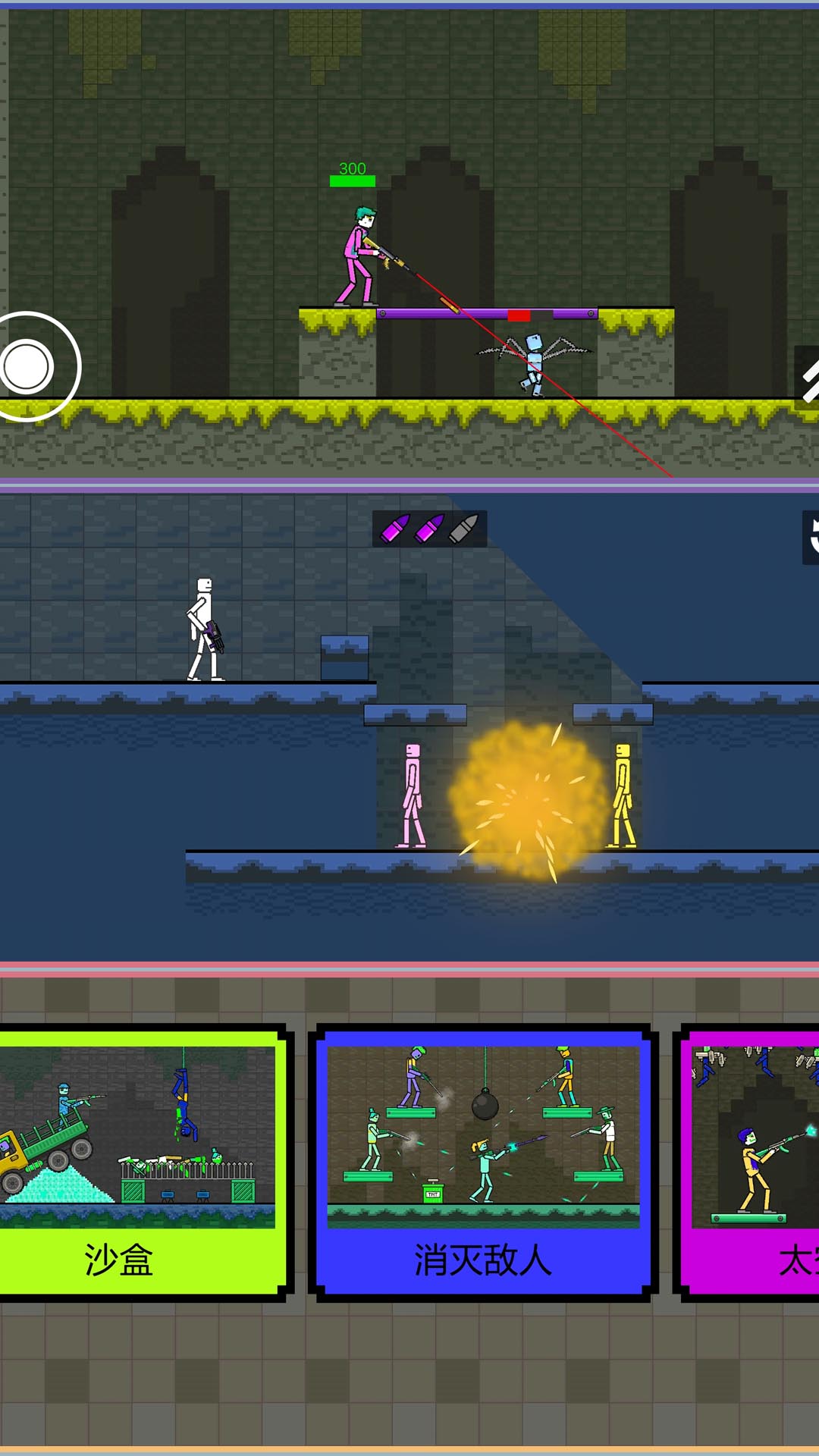Choose the 消灭敌人 mode card

tap(483, 1162)
